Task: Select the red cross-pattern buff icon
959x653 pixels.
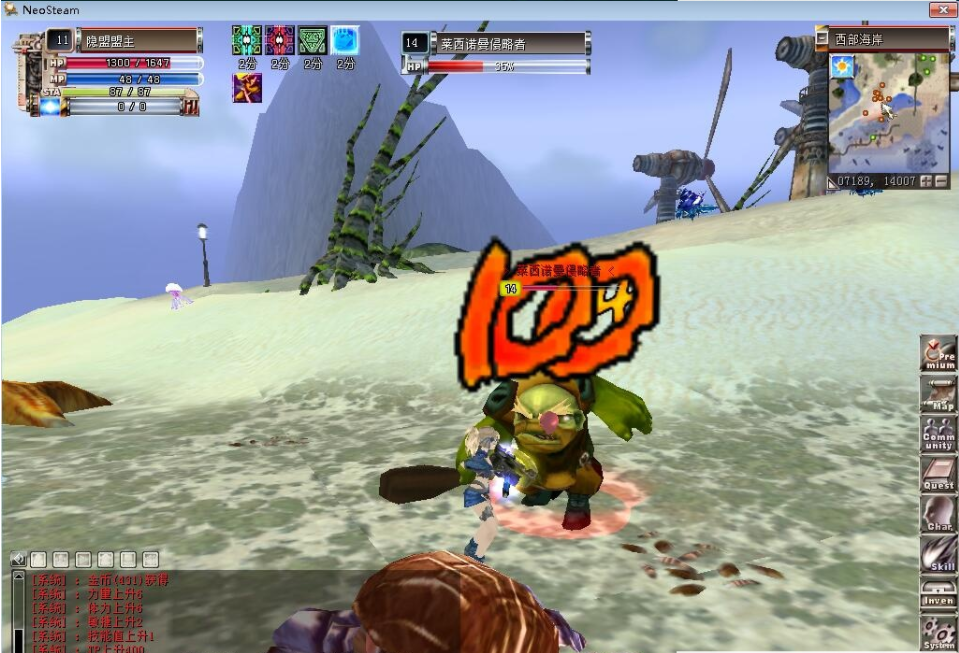Action: click(x=279, y=40)
